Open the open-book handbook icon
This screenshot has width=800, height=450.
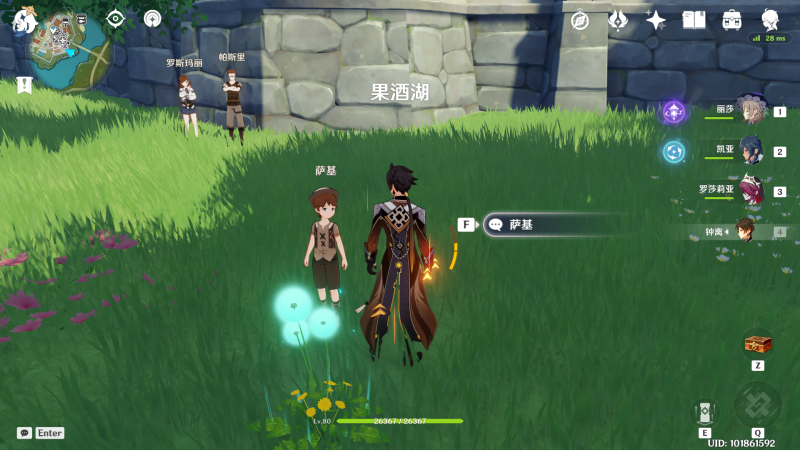694,20
